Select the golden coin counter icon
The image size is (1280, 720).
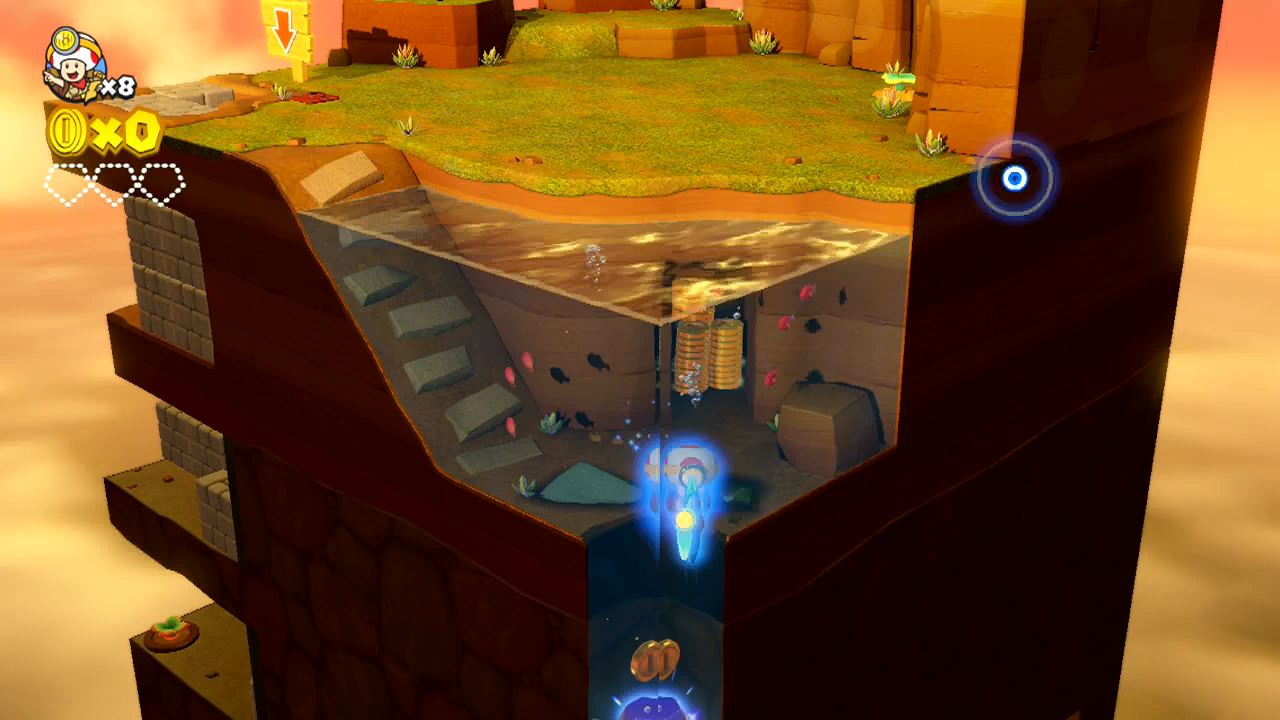[66, 131]
